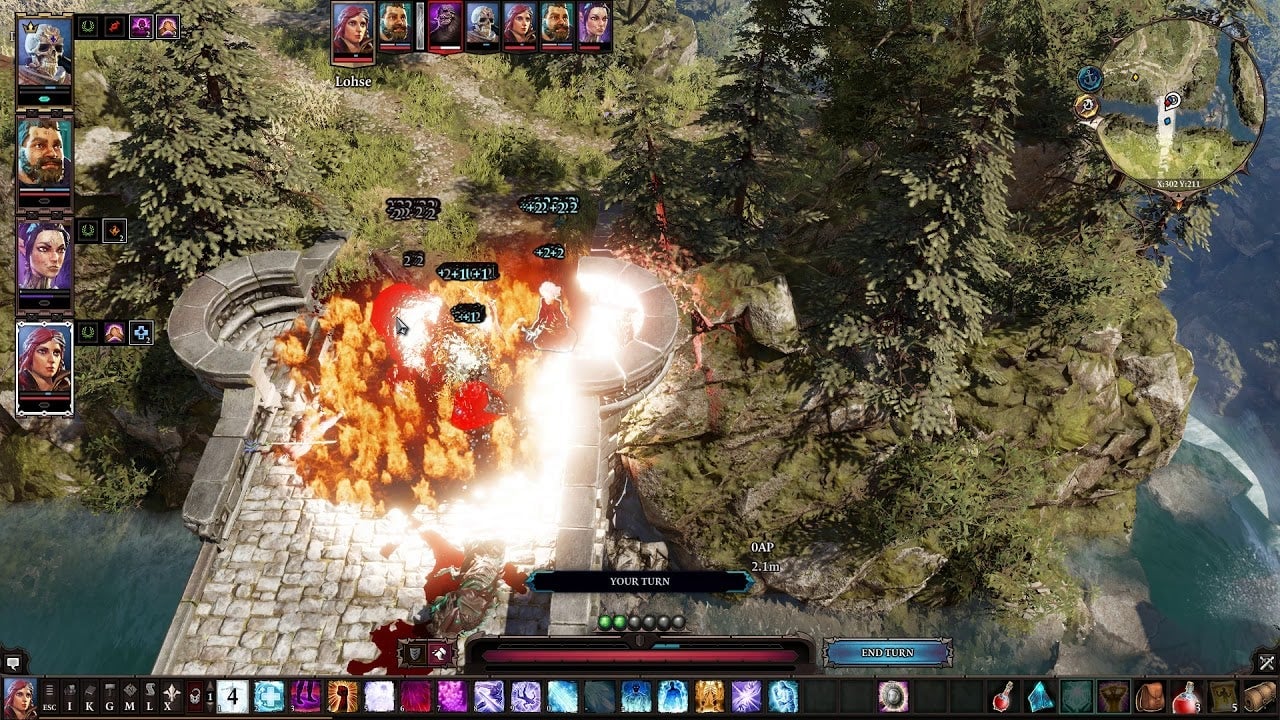The height and width of the screenshot is (720, 1280).
Task: Click the blue anchor waypoint button
Action: 1090,78
